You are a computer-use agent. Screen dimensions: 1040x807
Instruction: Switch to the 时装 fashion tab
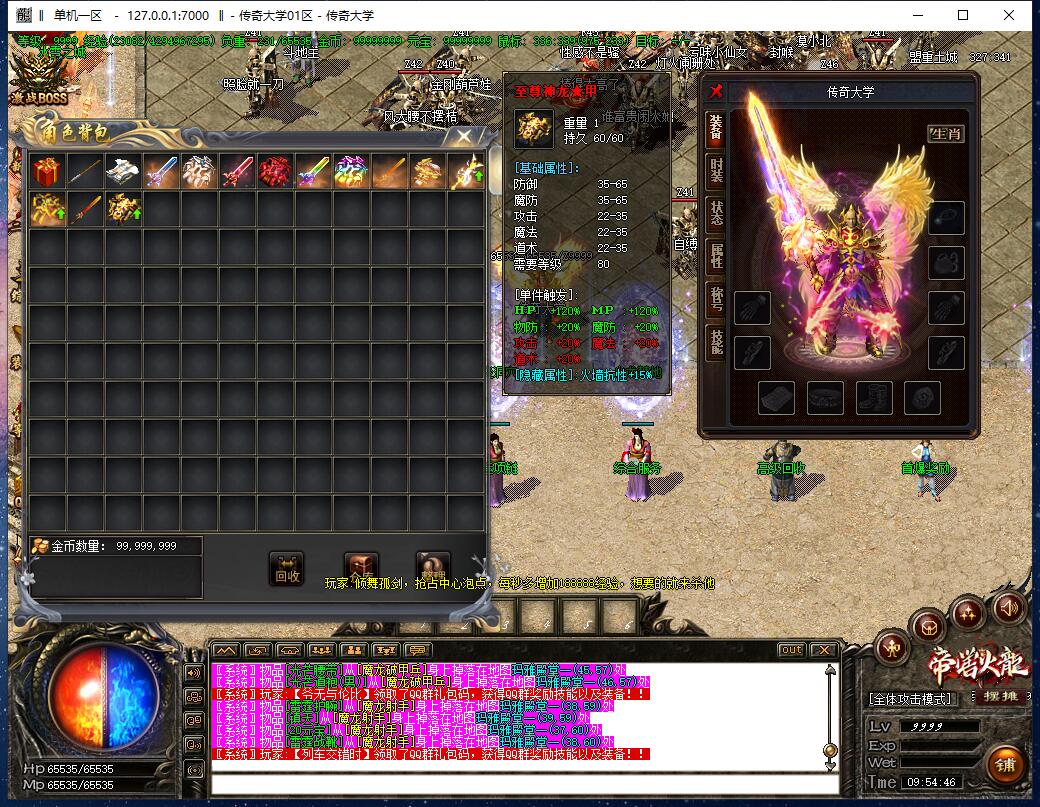(x=716, y=169)
